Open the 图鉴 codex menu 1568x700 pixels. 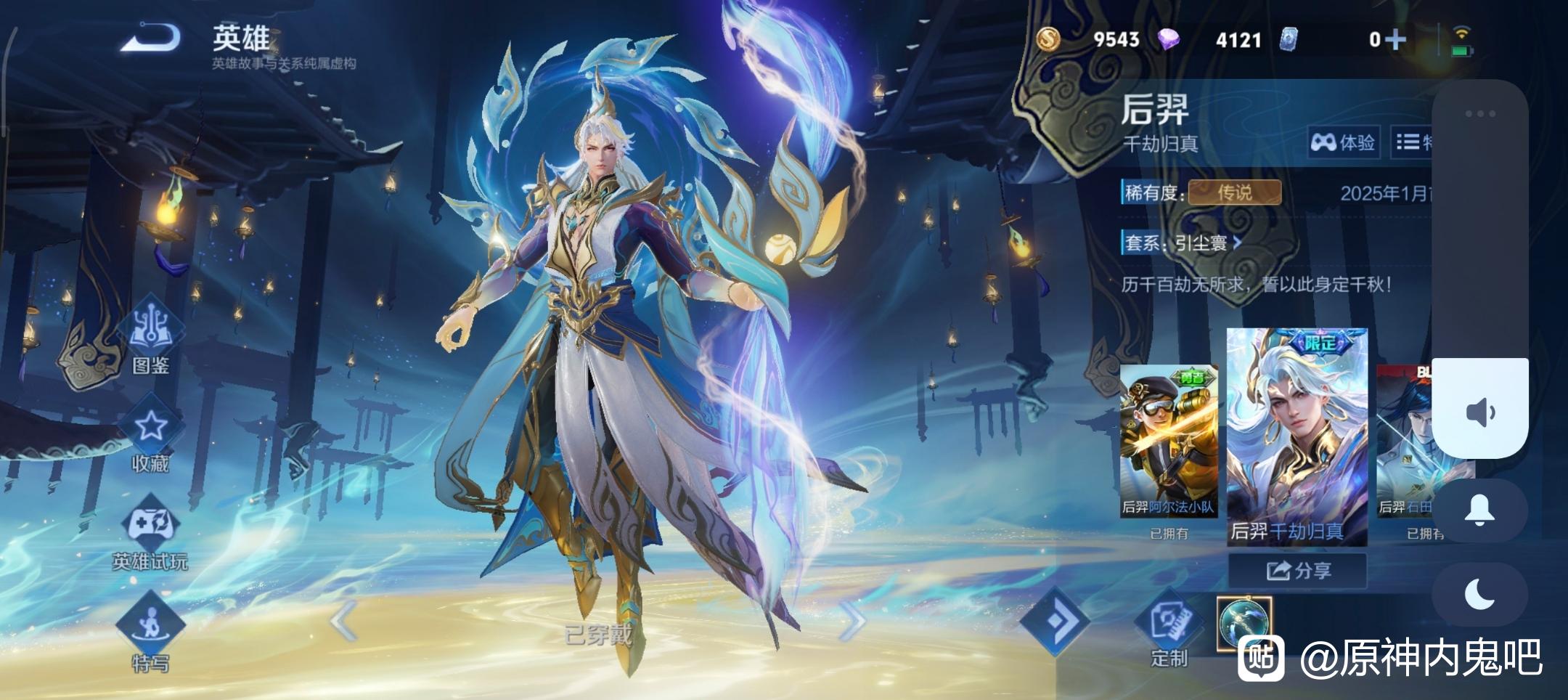[150, 338]
